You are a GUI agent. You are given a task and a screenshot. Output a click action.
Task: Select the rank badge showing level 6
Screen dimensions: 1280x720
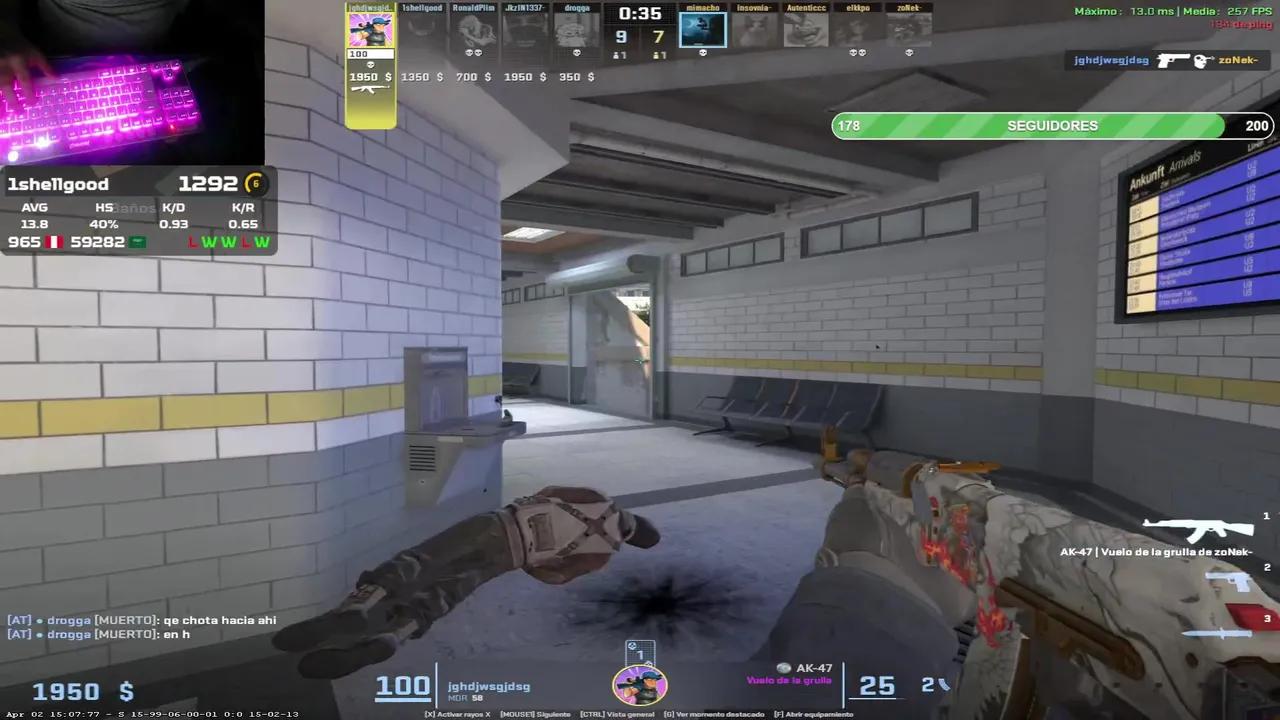255,183
